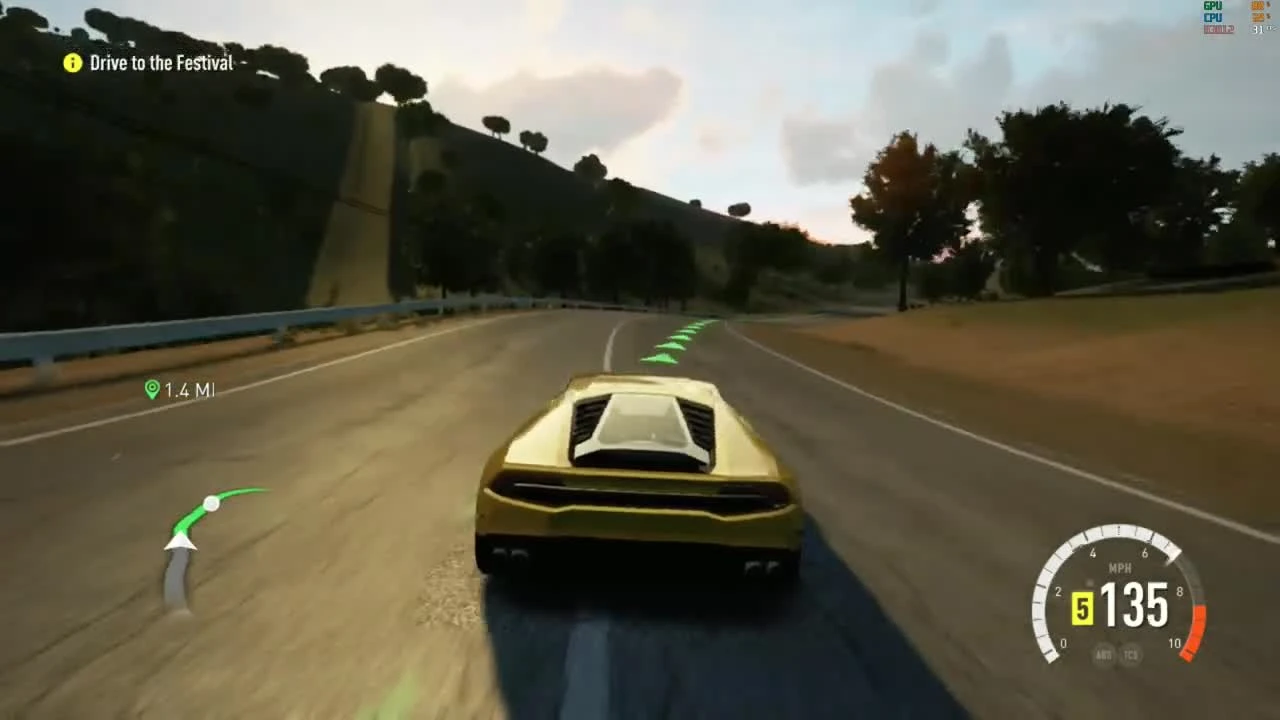
Task: Toggle the TCS indicator on the speedometer
Action: click(1131, 654)
